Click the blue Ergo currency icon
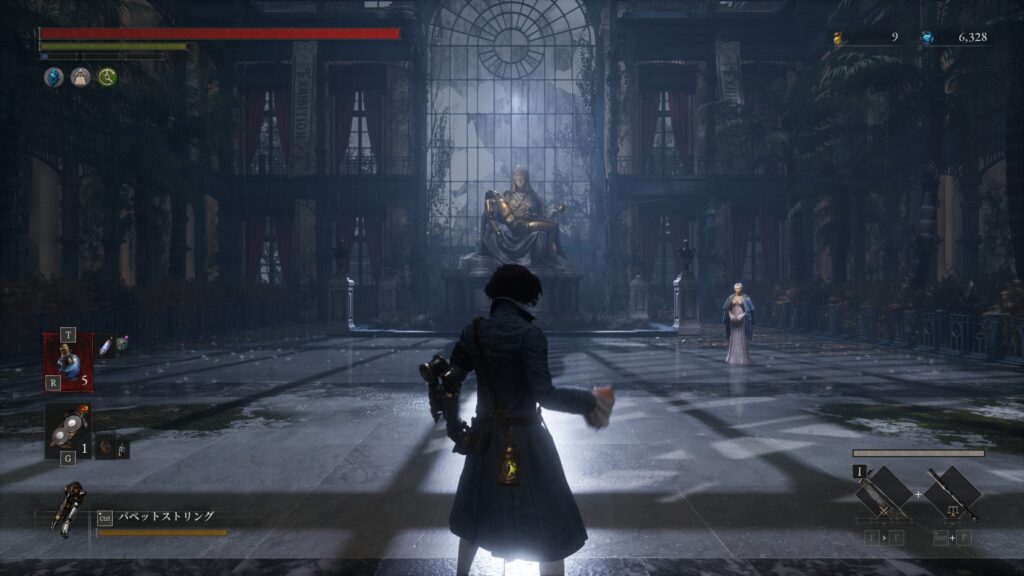 pyautogui.click(x=927, y=38)
